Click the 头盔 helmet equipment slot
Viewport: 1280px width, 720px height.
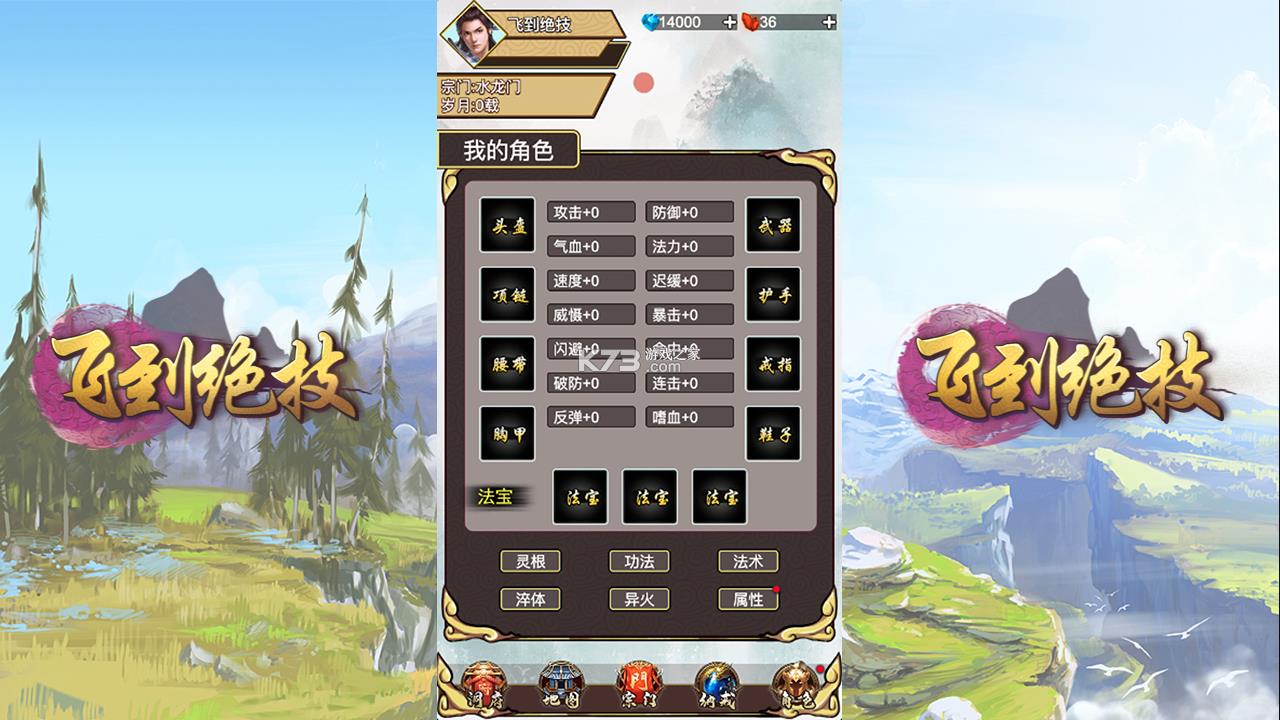(x=505, y=225)
